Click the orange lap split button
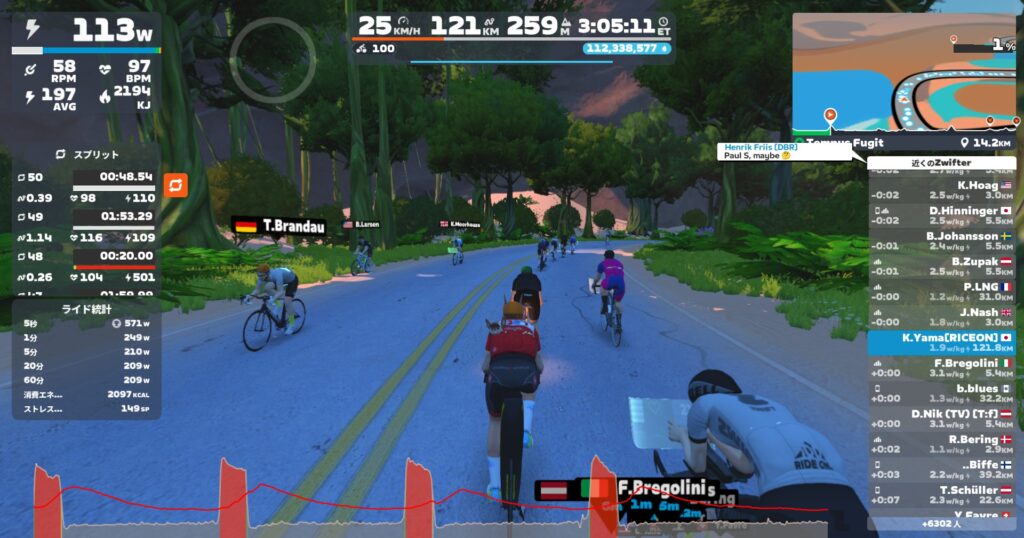Screen dimensions: 1024x538 coord(175,185)
